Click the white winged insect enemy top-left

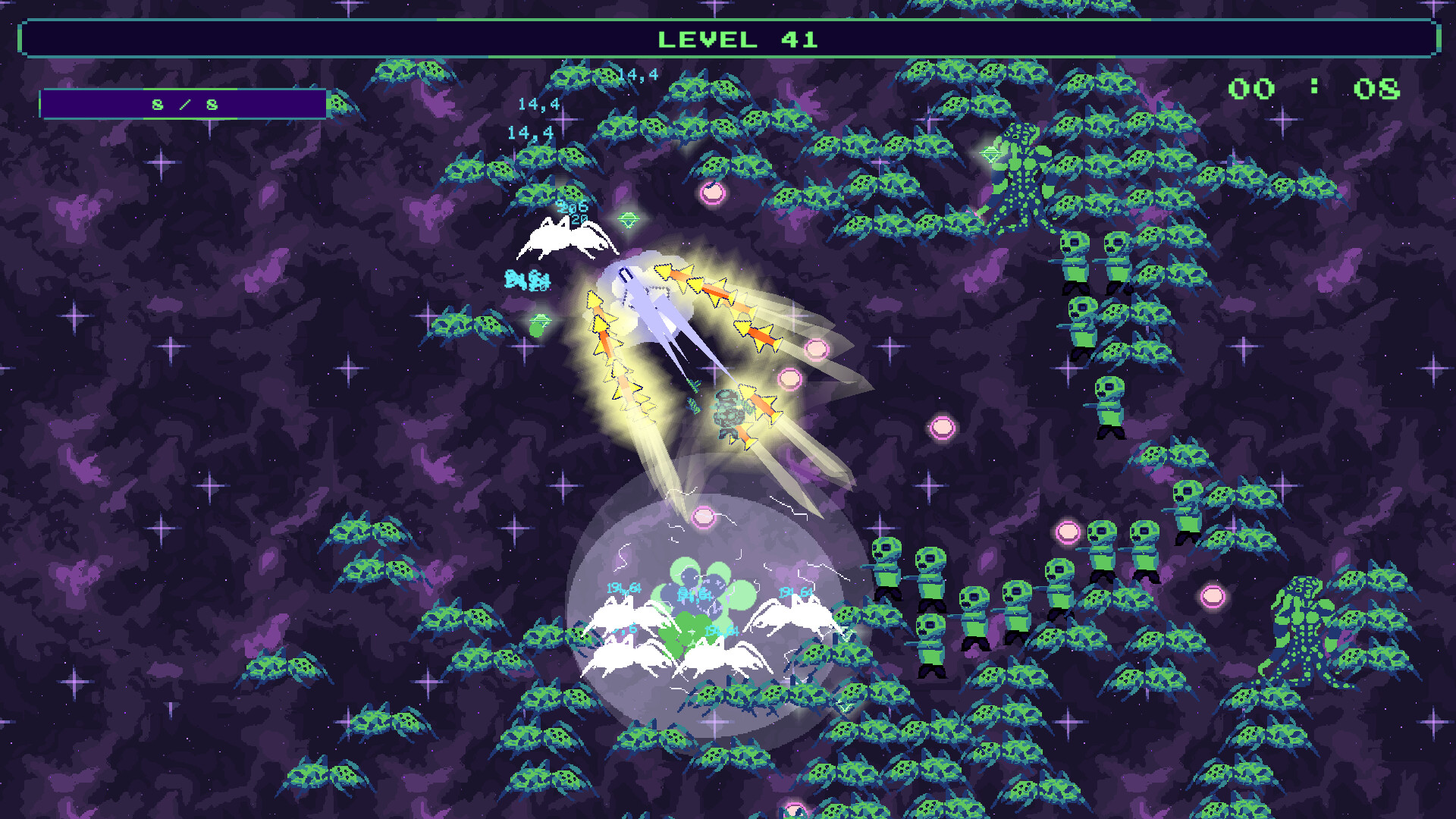pos(565,243)
